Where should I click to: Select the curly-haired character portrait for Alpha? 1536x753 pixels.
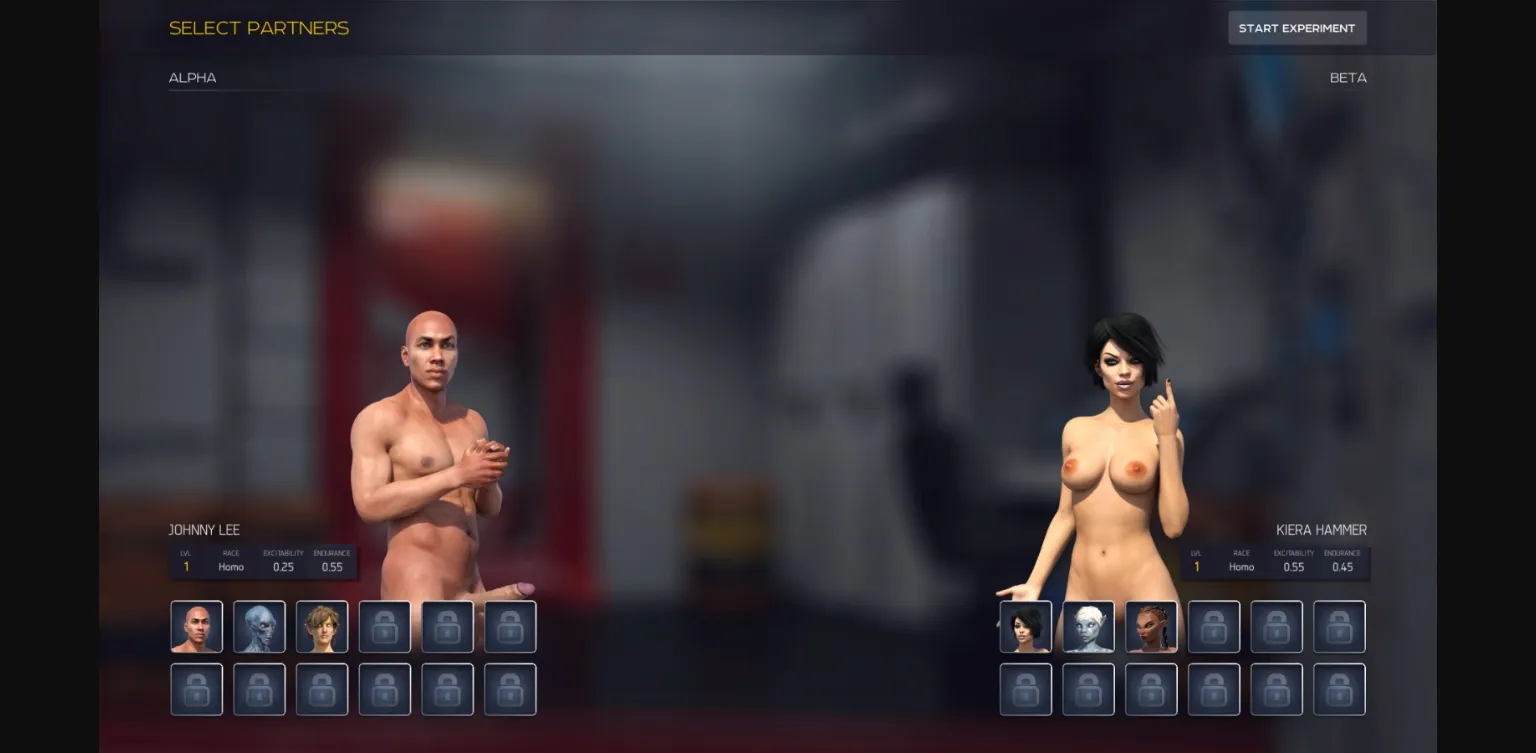(x=322, y=626)
